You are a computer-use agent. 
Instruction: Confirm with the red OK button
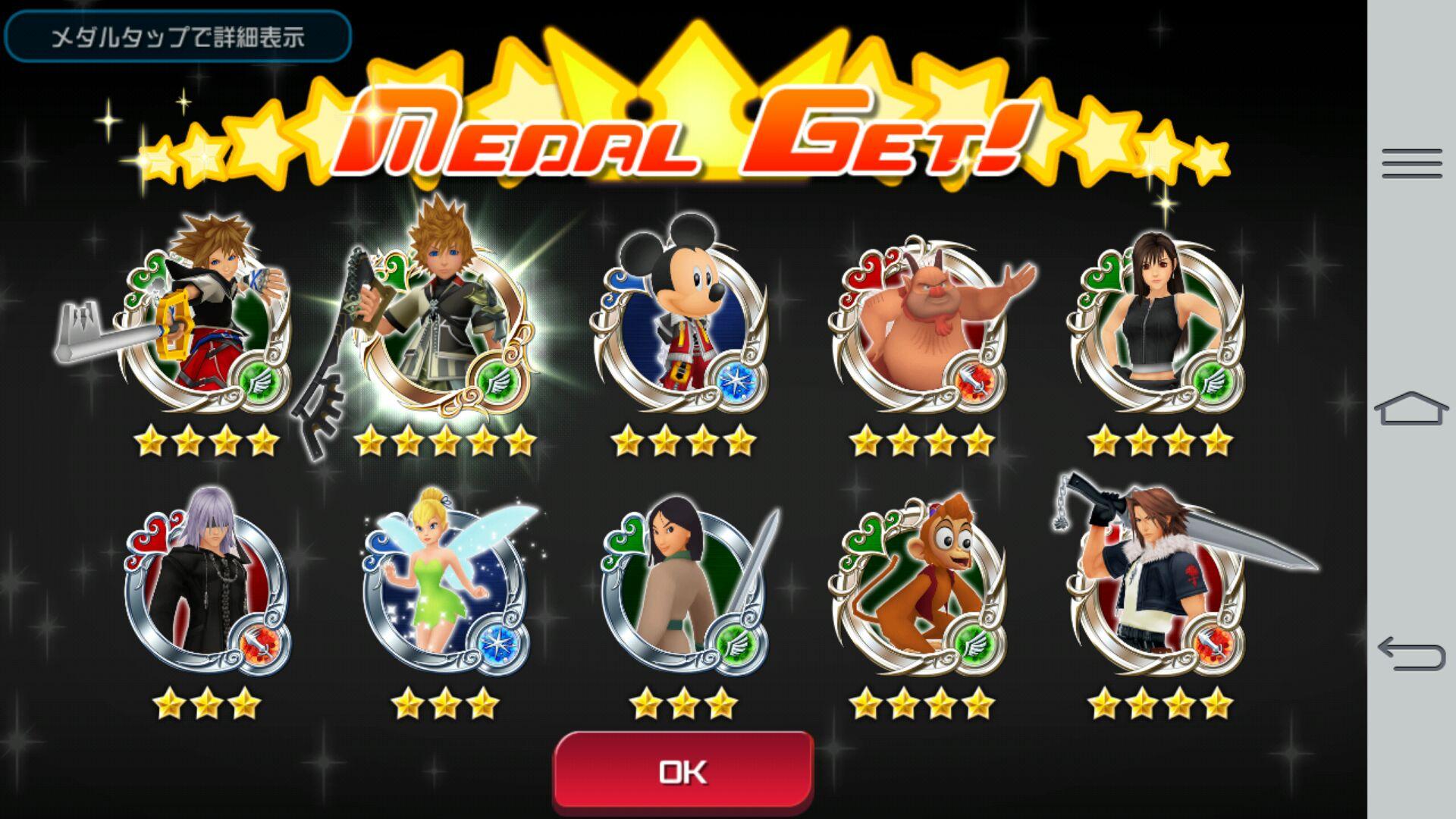tap(683, 771)
